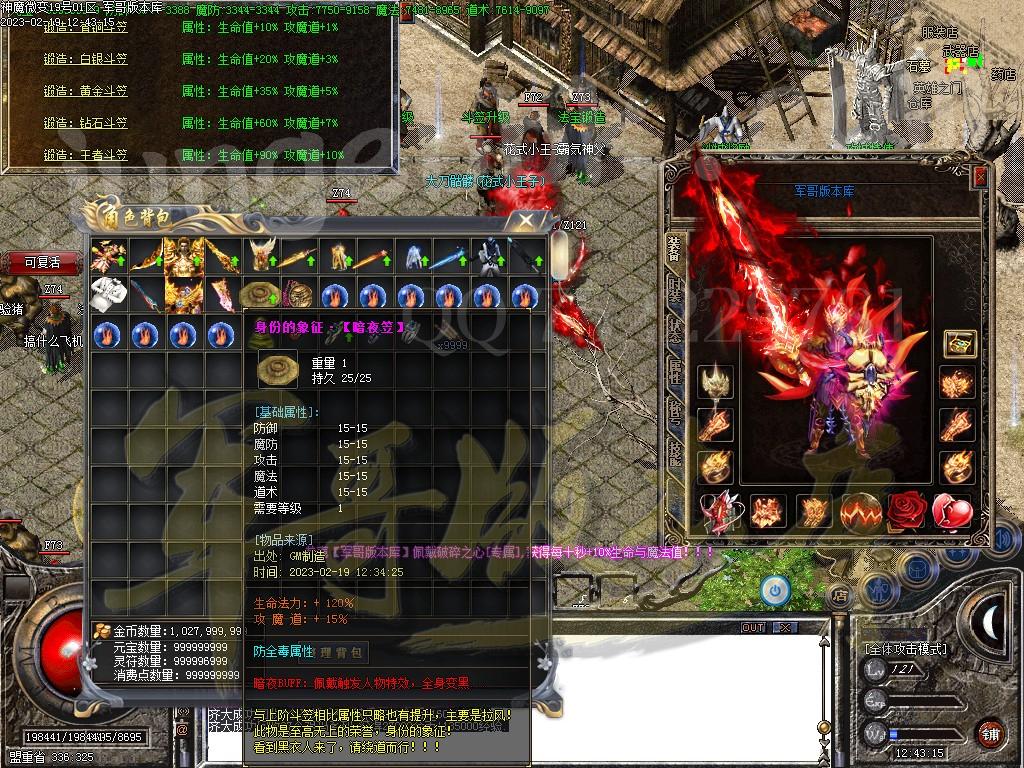The height and width of the screenshot is (768, 1024).
Task: Select the red rose equipment slot
Action: (x=907, y=511)
